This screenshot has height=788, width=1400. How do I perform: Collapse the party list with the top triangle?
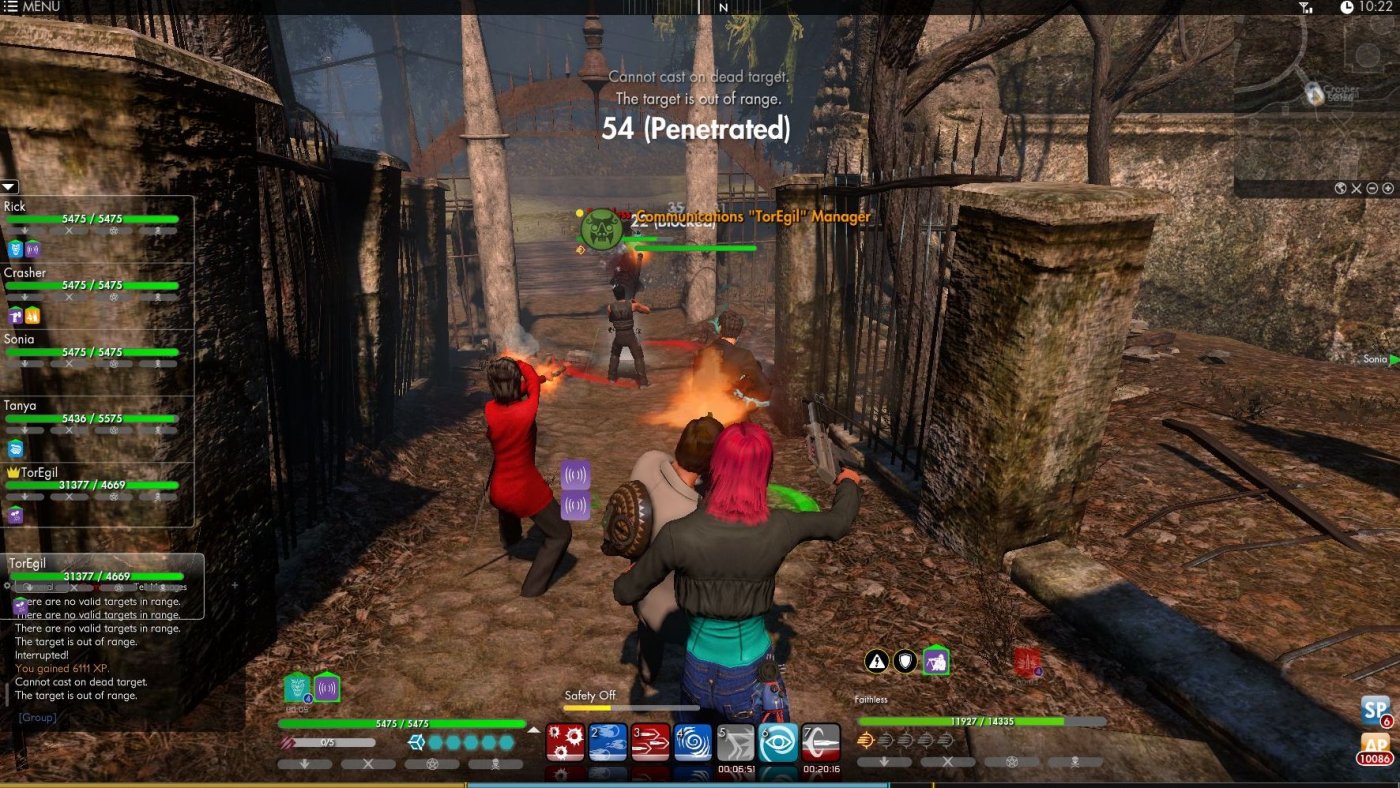tap(9, 187)
